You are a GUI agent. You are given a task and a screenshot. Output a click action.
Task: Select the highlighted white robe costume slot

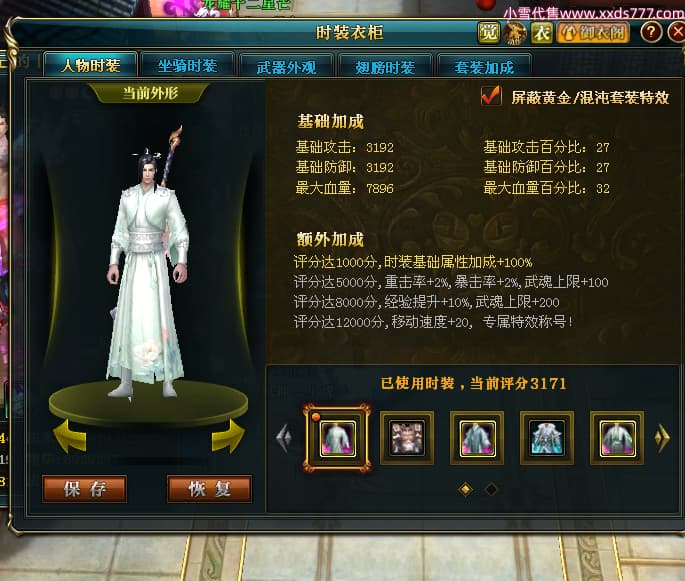point(336,437)
